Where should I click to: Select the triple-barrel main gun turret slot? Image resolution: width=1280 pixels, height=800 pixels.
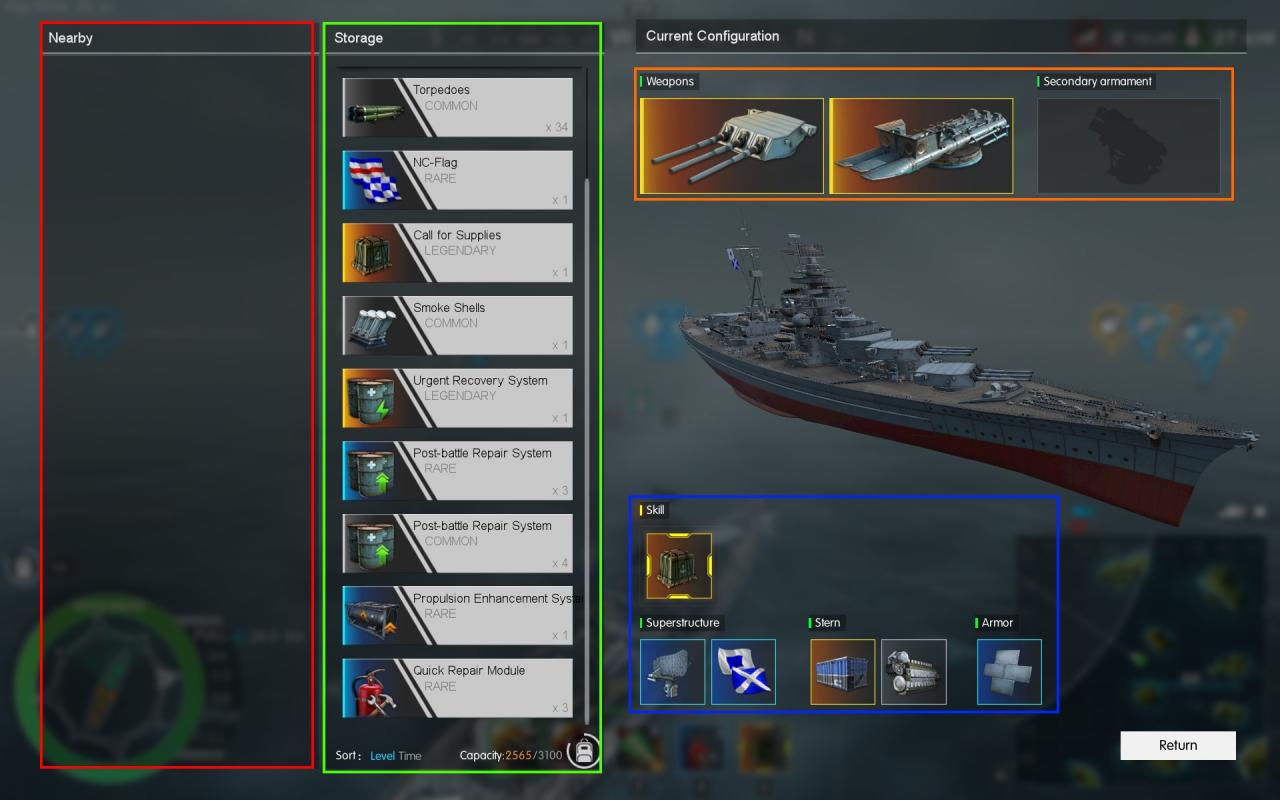732,146
